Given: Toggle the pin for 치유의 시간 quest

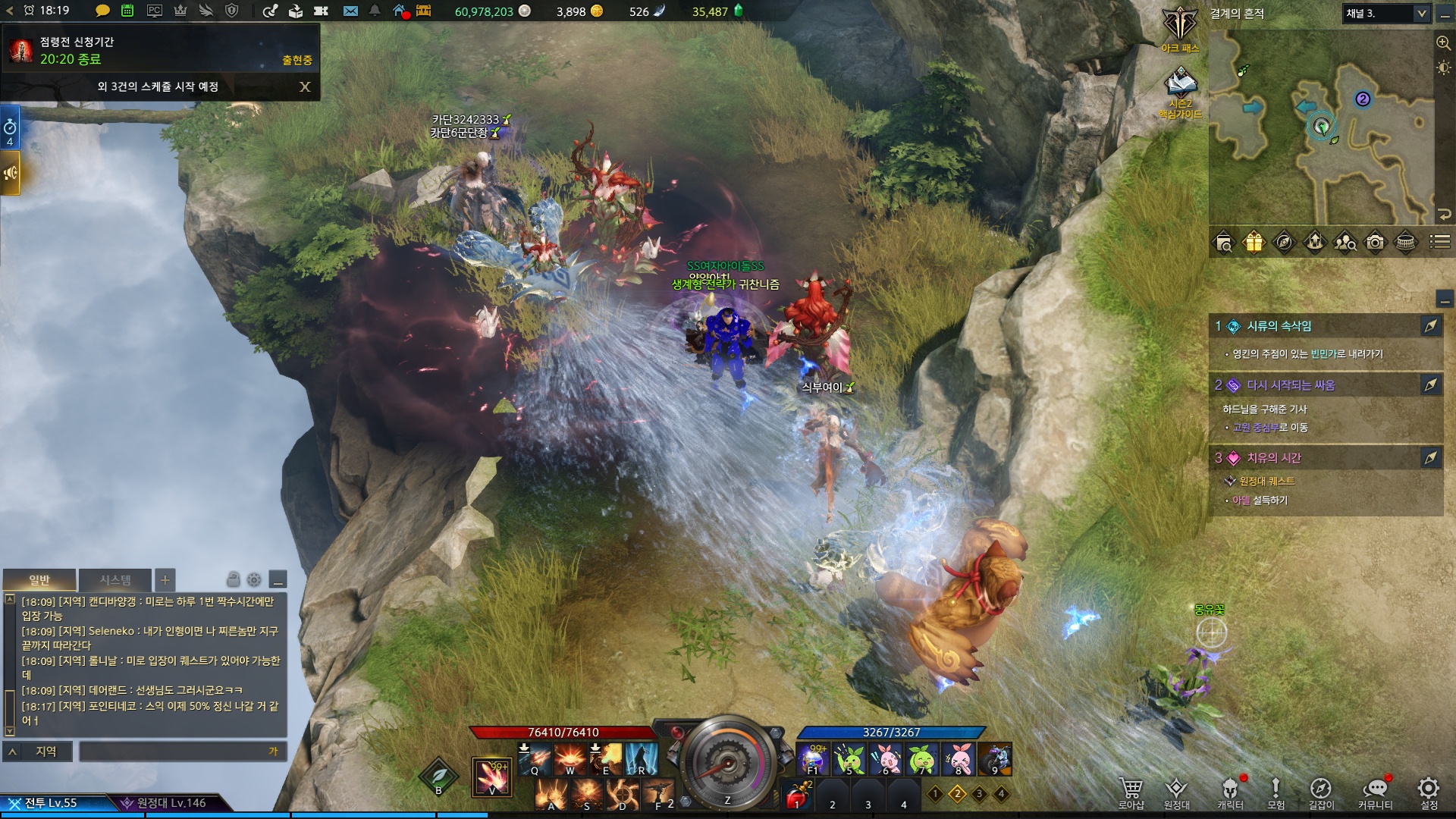Looking at the screenshot, I should pyautogui.click(x=1430, y=458).
